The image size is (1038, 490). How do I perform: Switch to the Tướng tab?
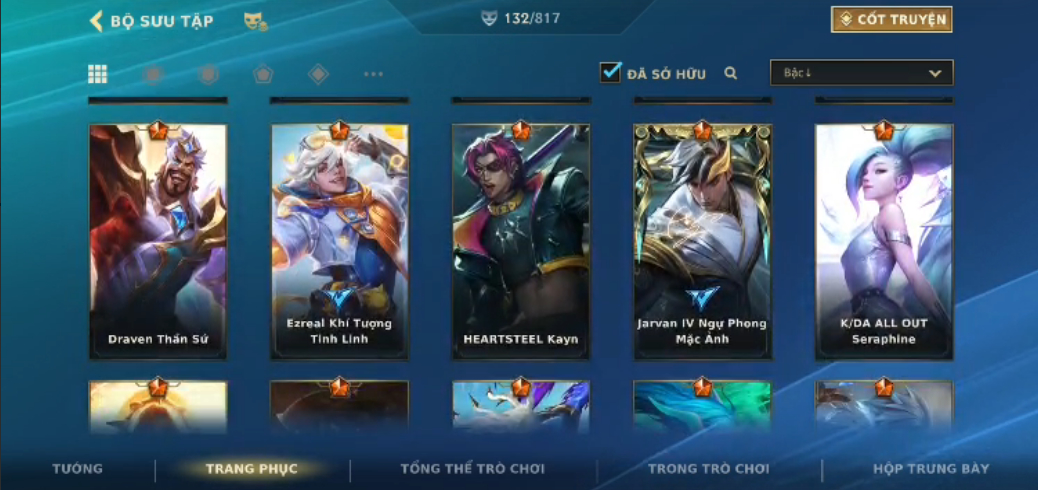pyautogui.click(x=78, y=468)
